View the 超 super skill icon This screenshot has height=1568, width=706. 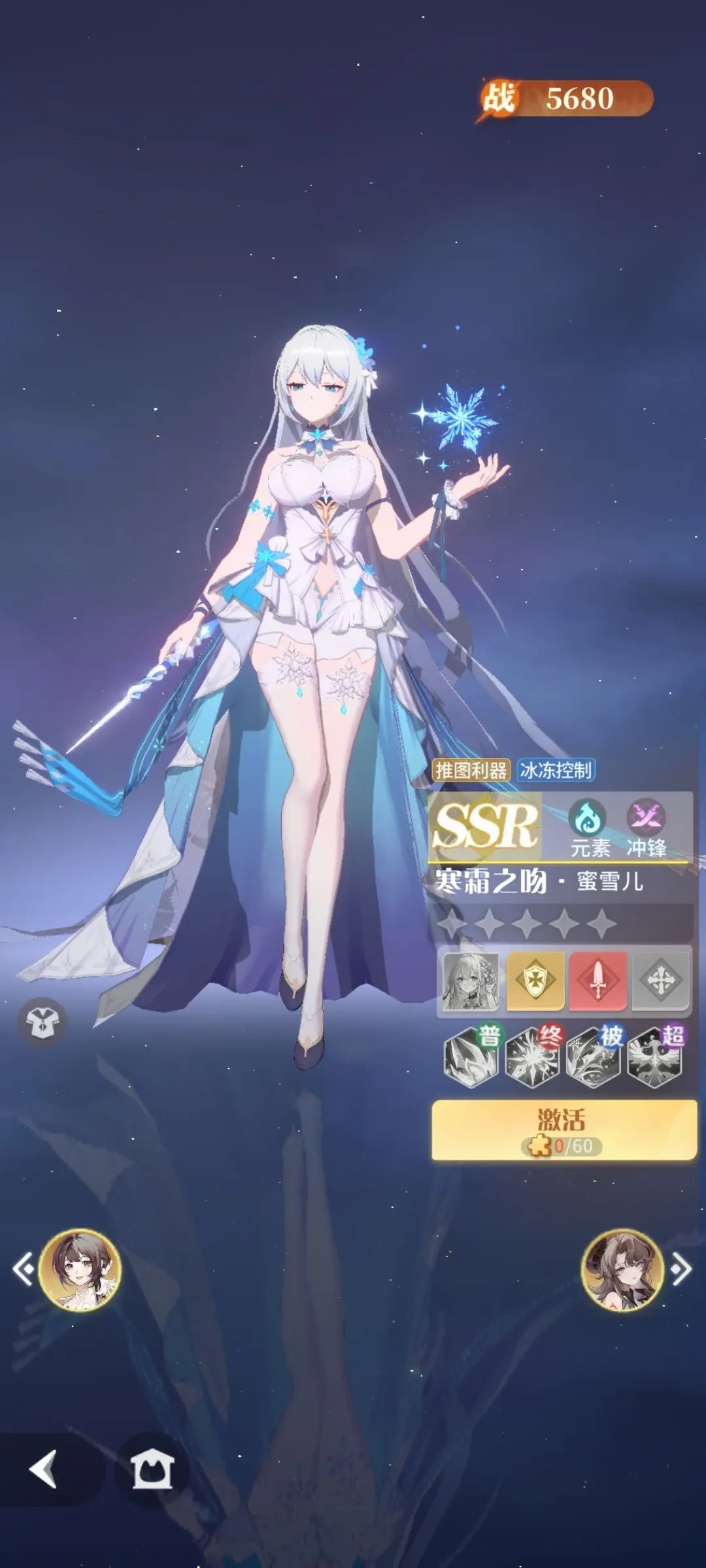click(x=654, y=1056)
